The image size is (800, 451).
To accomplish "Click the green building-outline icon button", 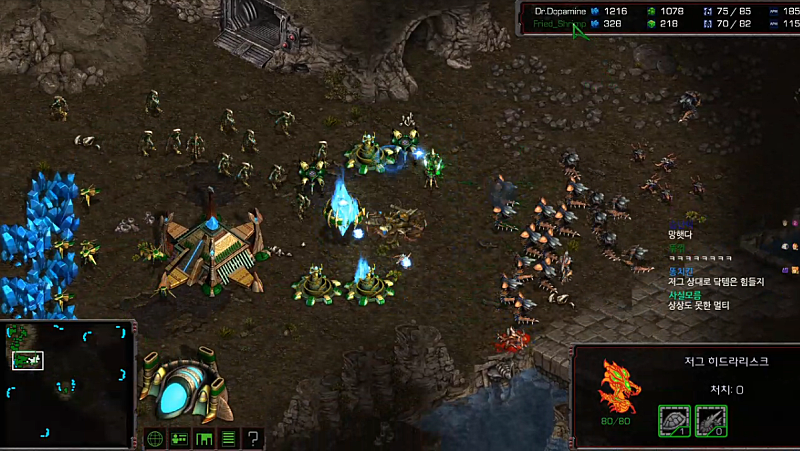I will coord(204,438).
